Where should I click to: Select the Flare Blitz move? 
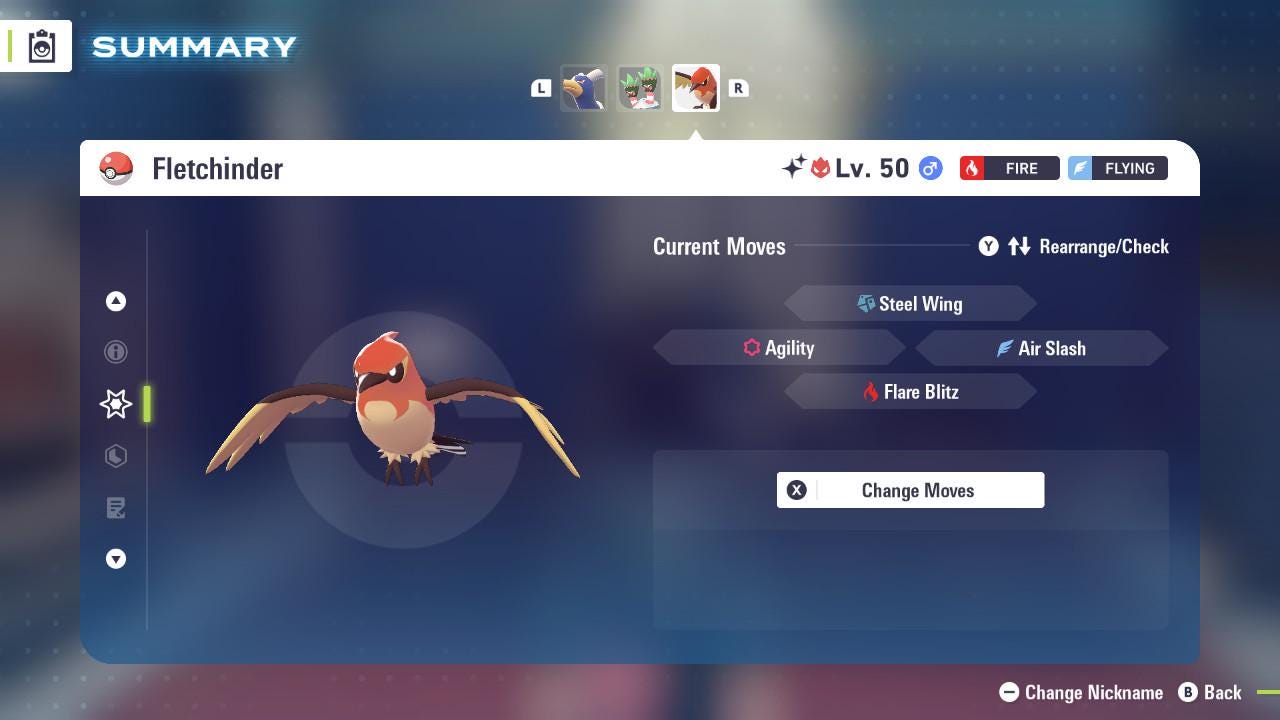[911, 392]
